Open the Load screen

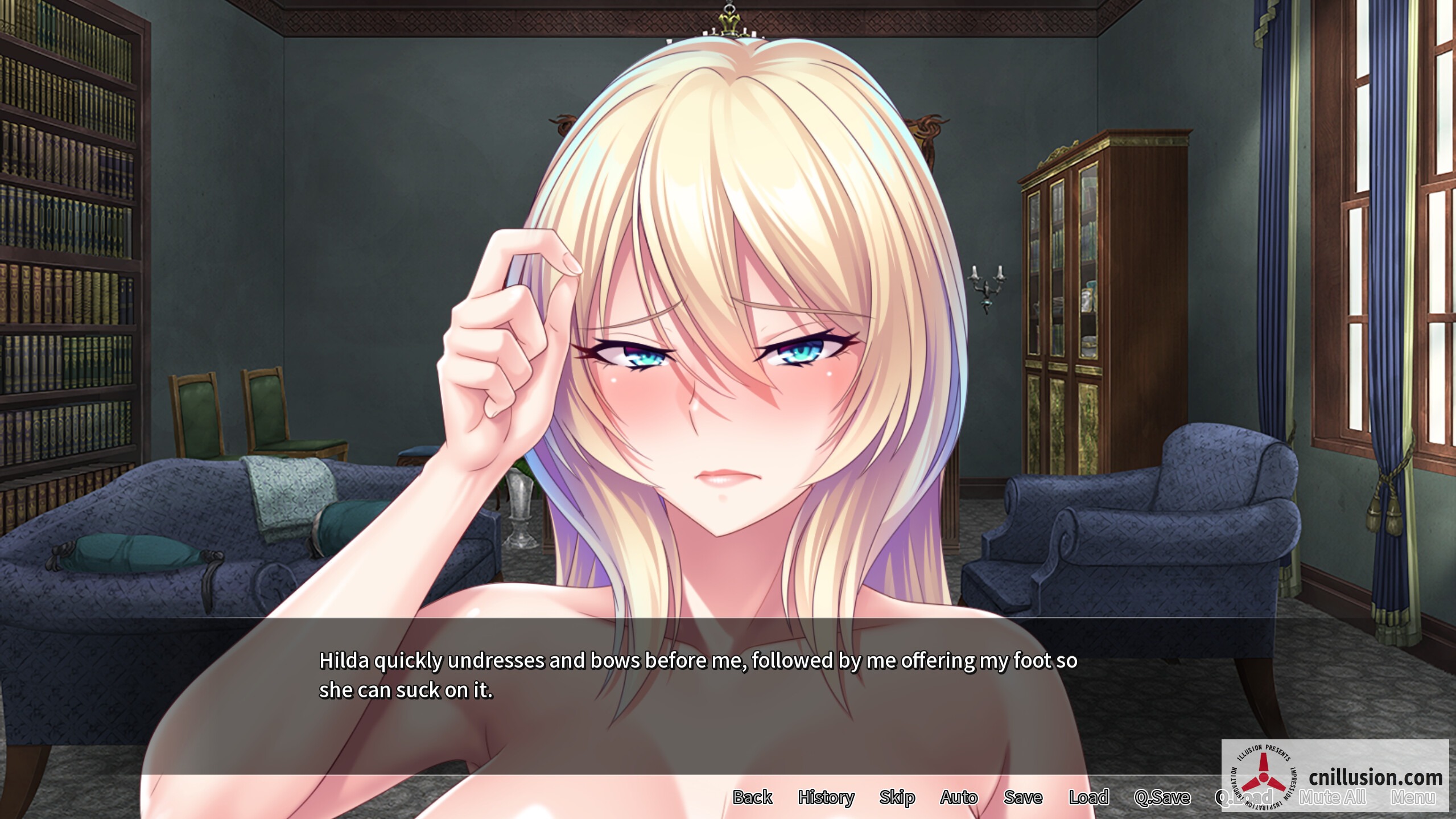(1090, 797)
